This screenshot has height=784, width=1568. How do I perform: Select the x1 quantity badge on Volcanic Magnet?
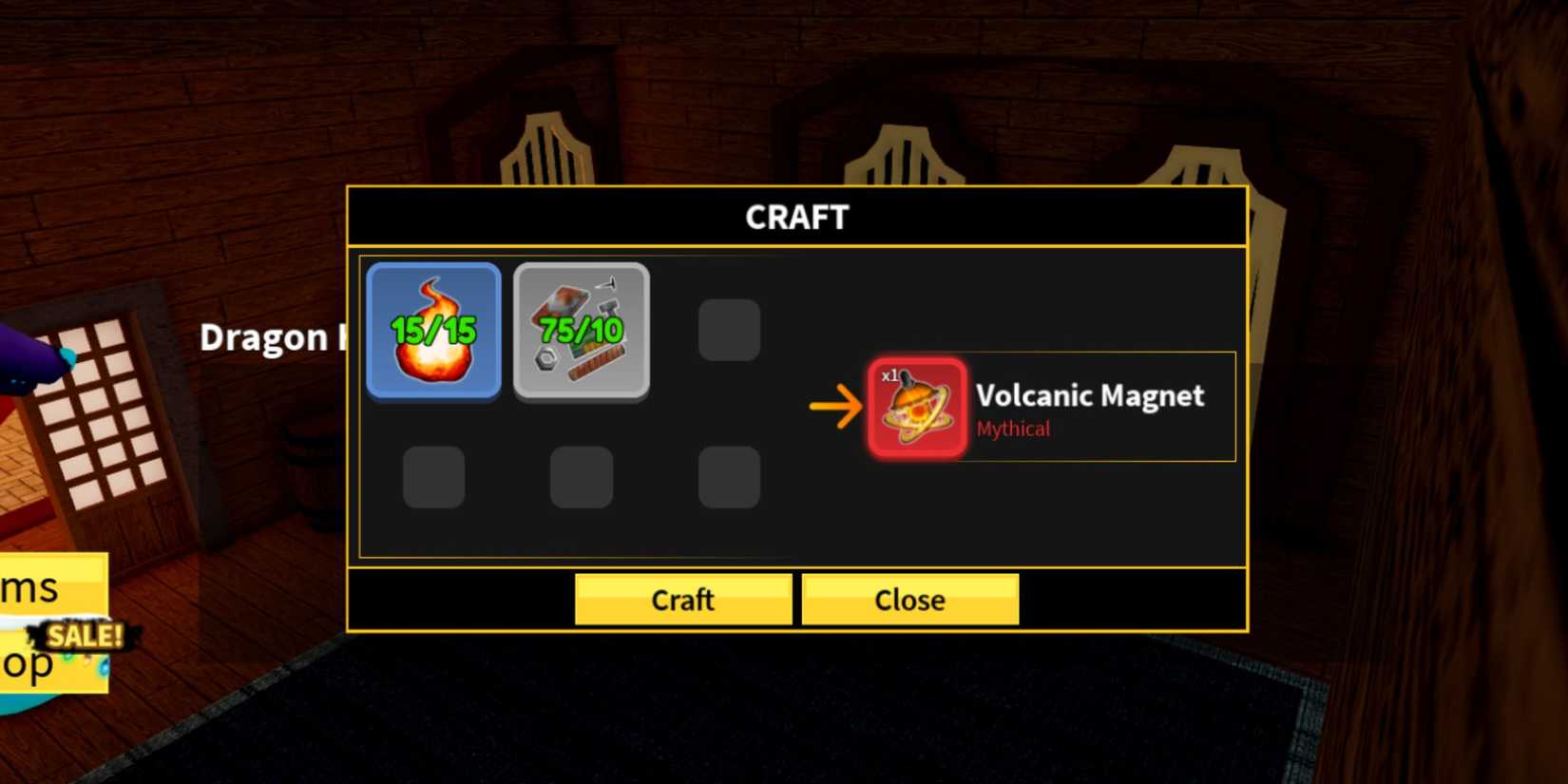[x=890, y=374]
